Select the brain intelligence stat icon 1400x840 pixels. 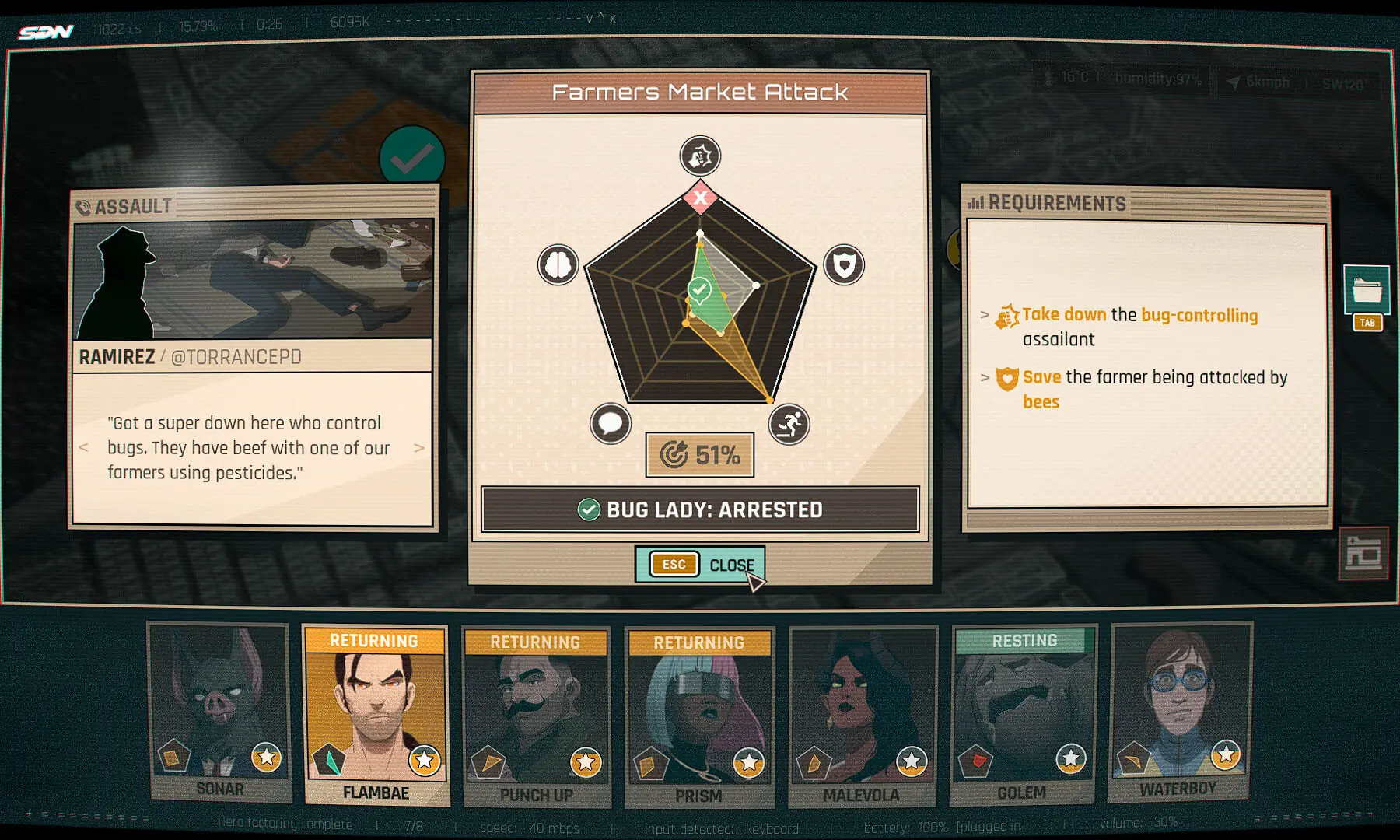click(557, 264)
